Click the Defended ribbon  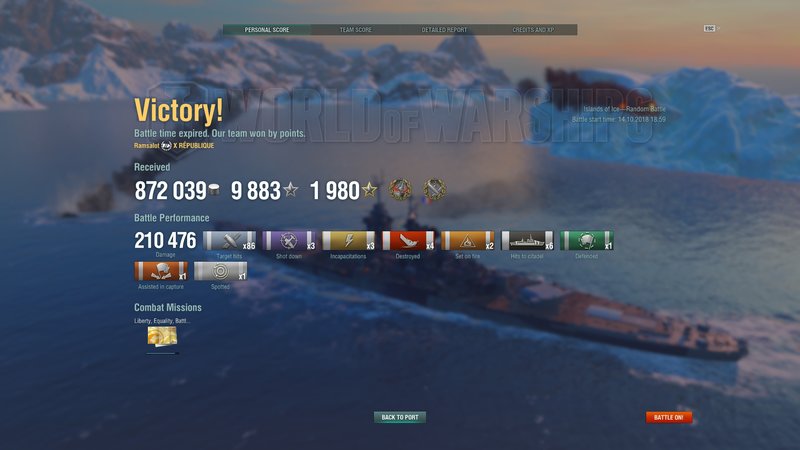point(587,241)
